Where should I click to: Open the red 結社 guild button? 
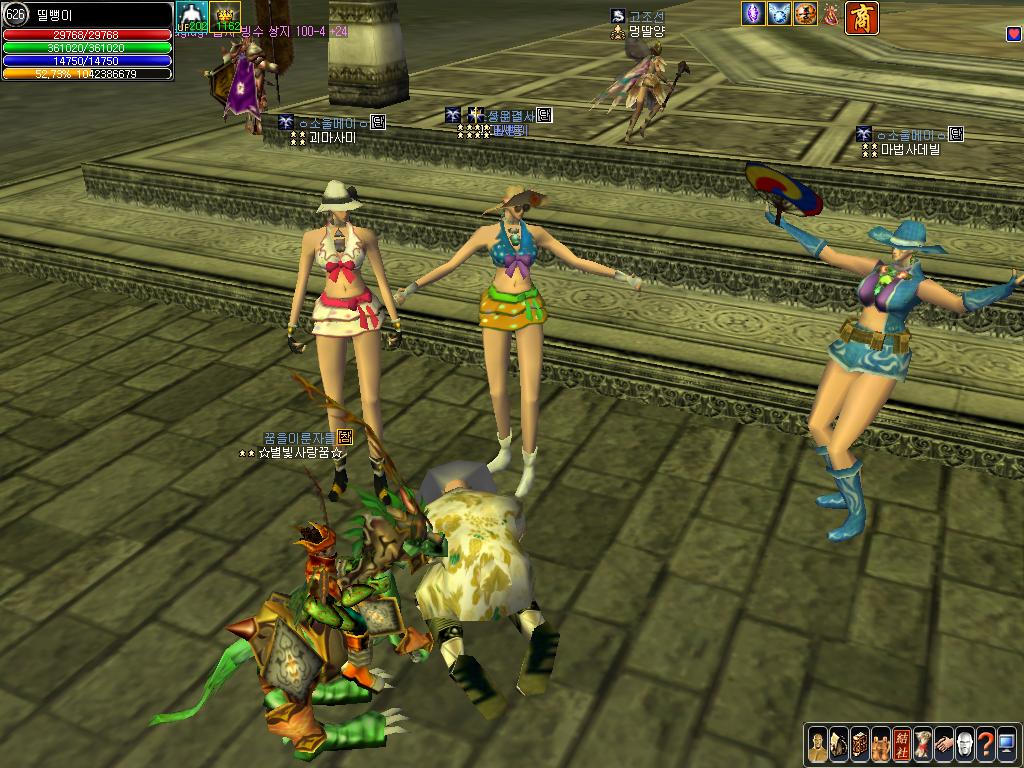coord(902,742)
